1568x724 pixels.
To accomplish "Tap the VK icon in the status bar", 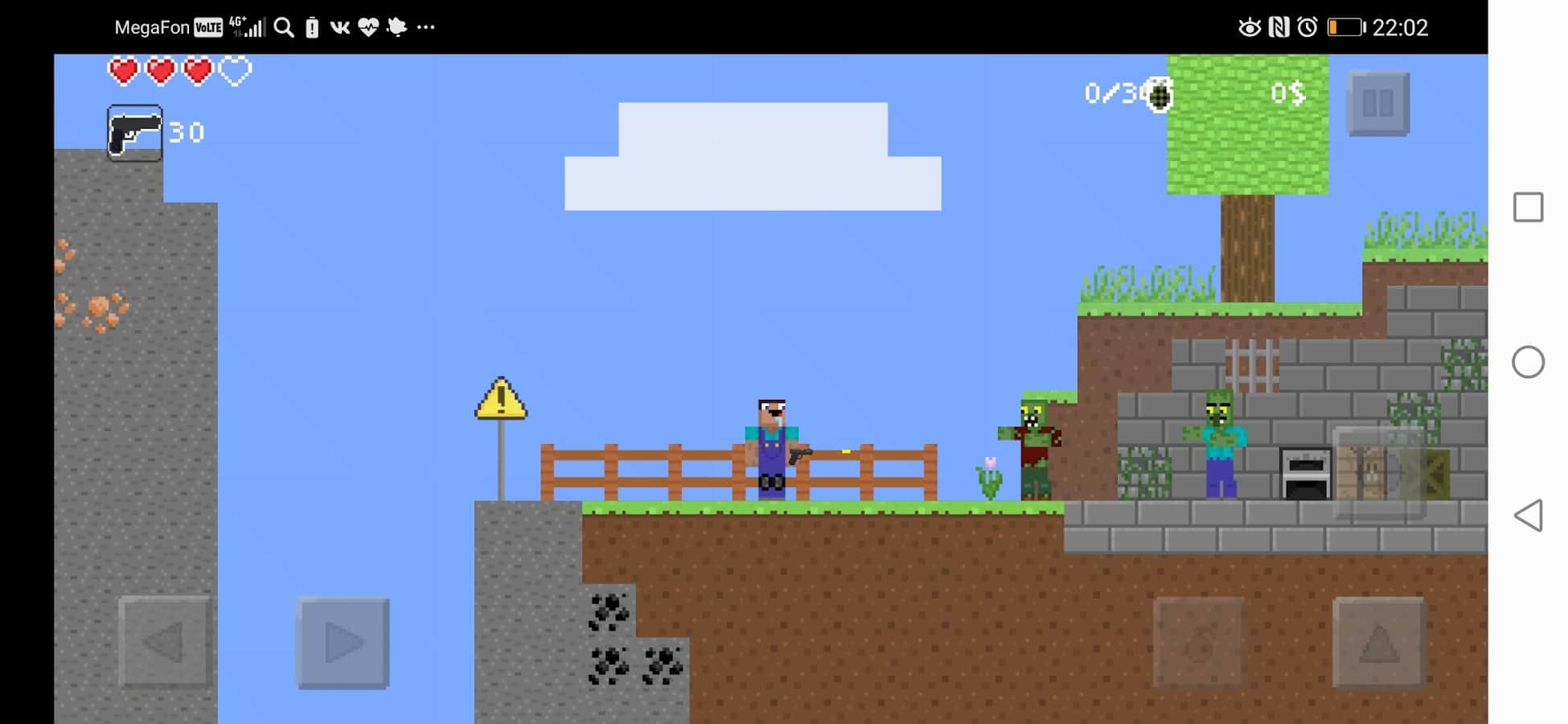I will [x=341, y=27].
